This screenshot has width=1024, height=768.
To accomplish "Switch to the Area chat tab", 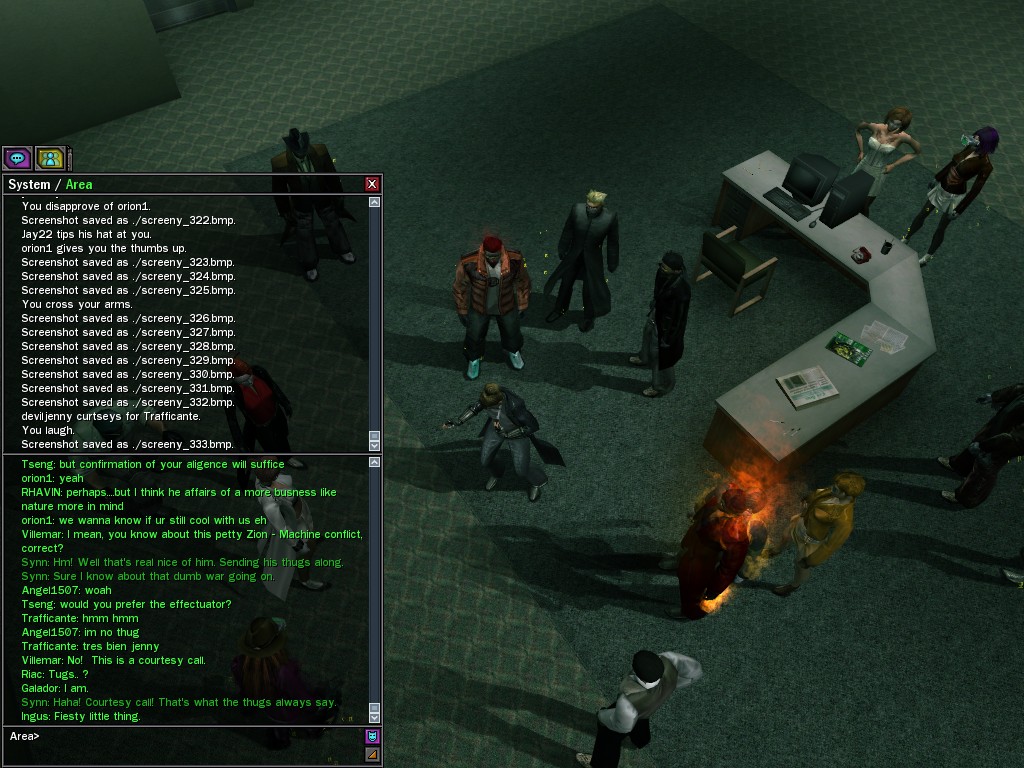I will pos(79,184).
